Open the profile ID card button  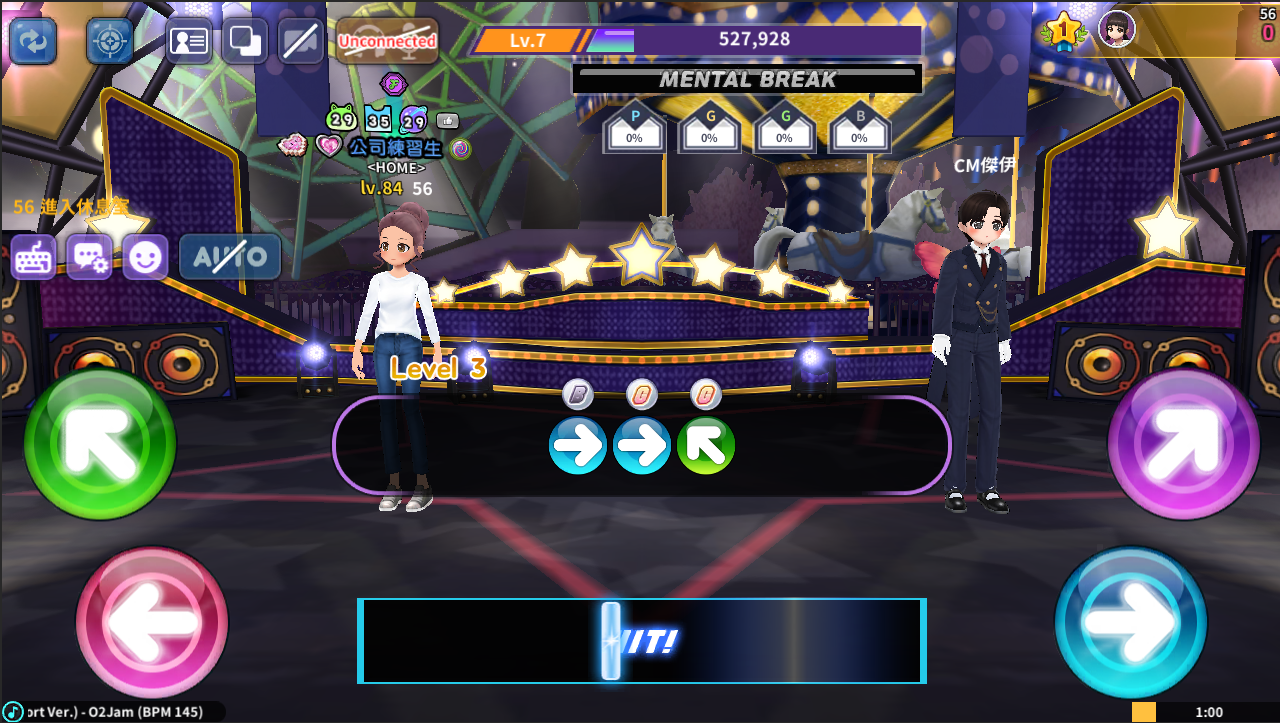click(189, 41)
